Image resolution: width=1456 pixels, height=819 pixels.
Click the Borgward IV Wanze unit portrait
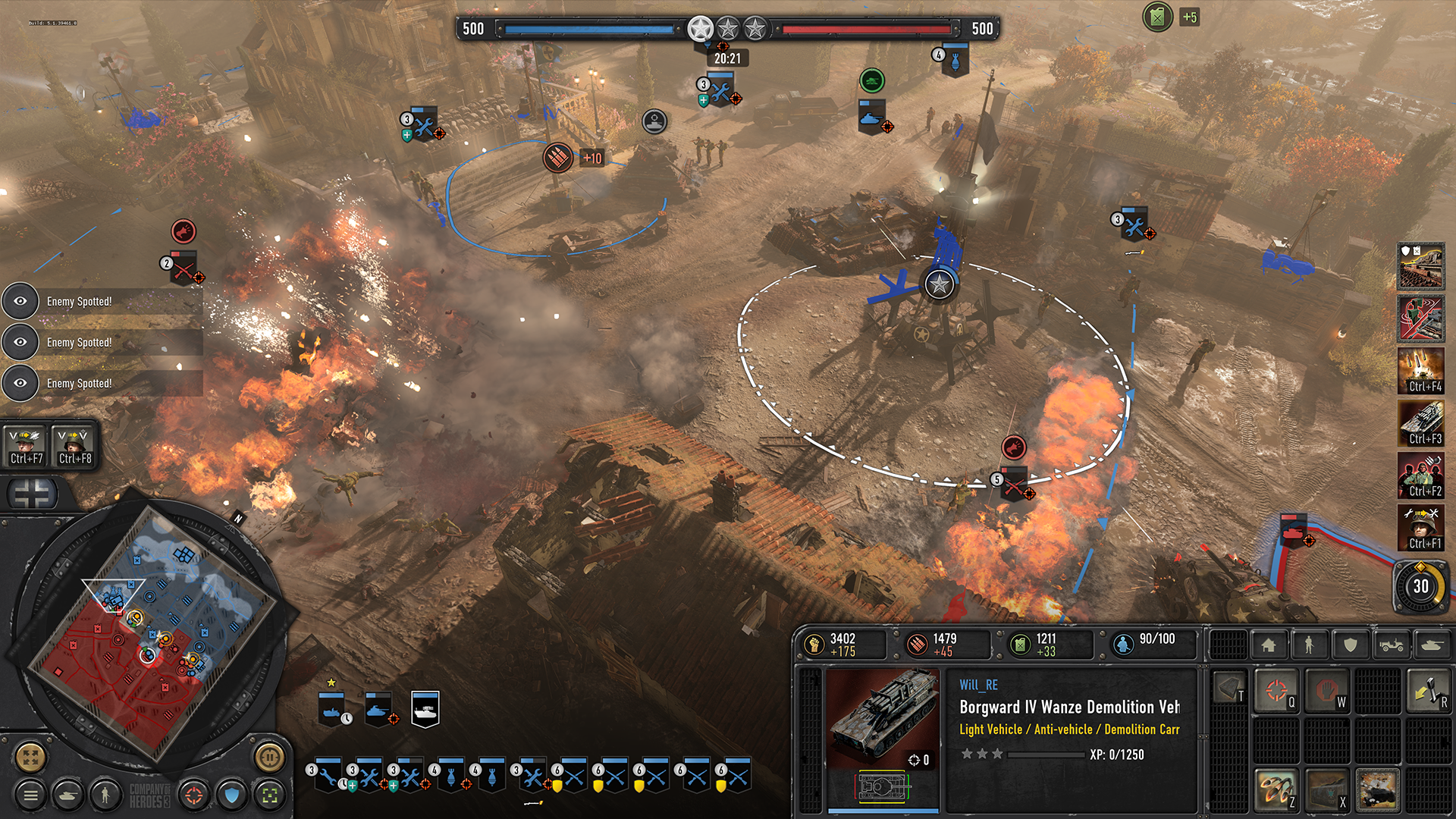click(x=882, y=718)
